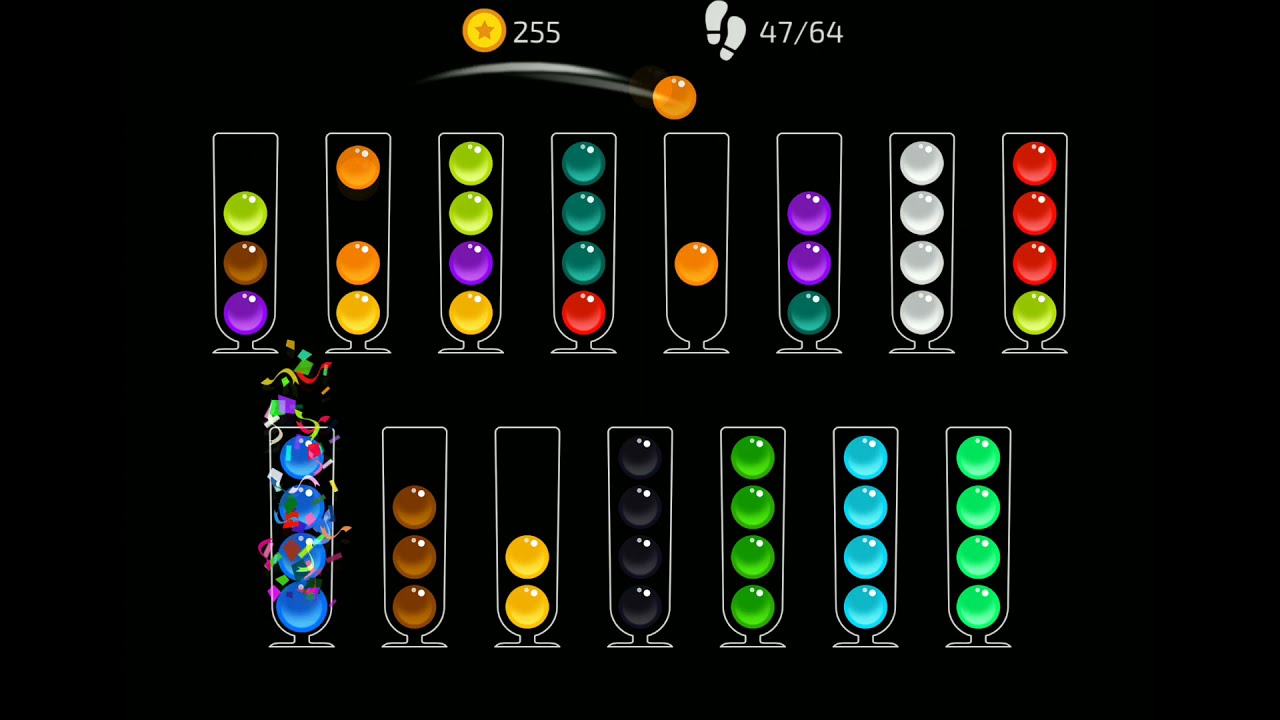
Task: Select the tube covered in confetti
Action: [x=302, y=530]
